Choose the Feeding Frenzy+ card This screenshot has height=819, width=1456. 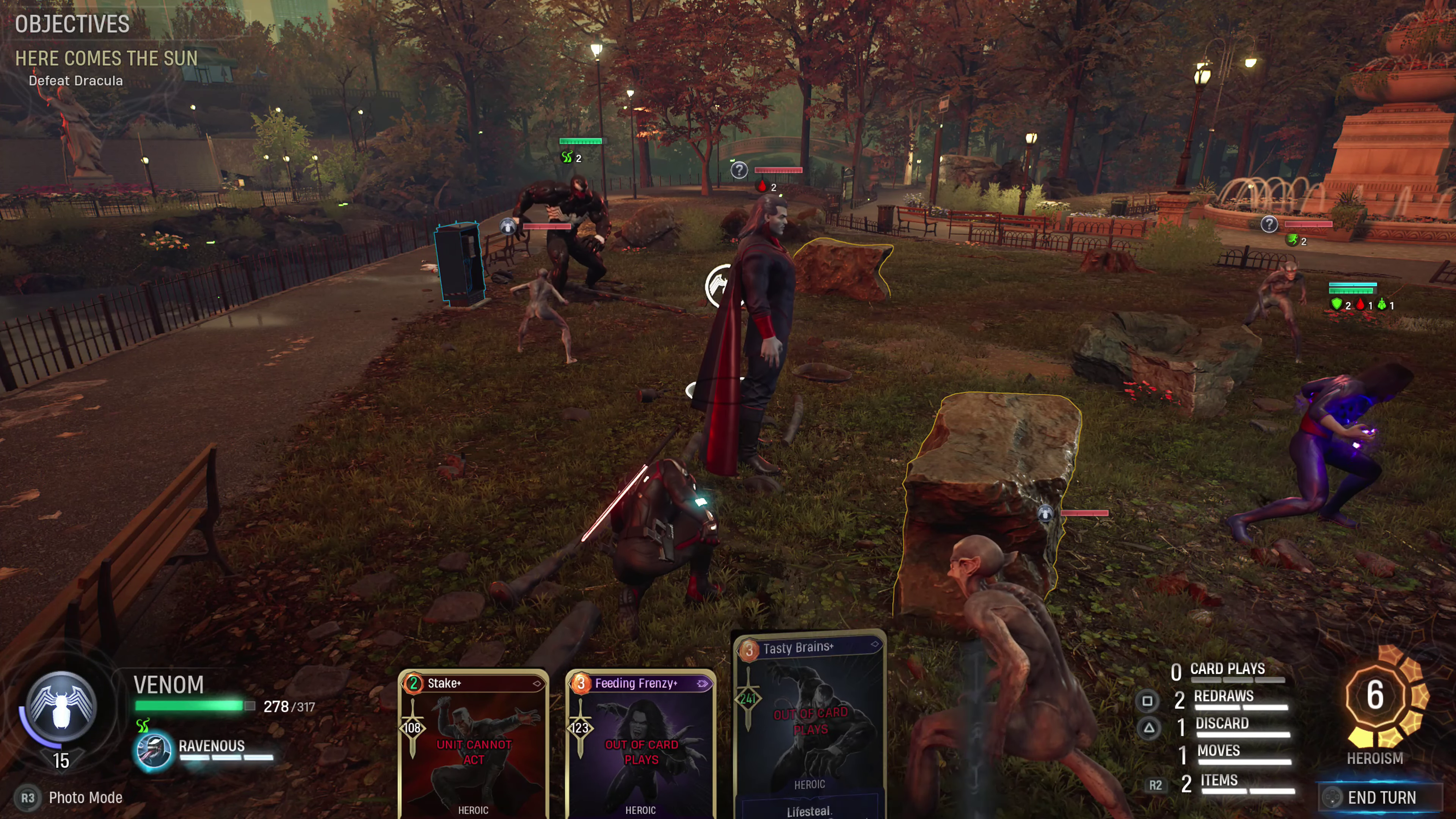coord(640,743)
